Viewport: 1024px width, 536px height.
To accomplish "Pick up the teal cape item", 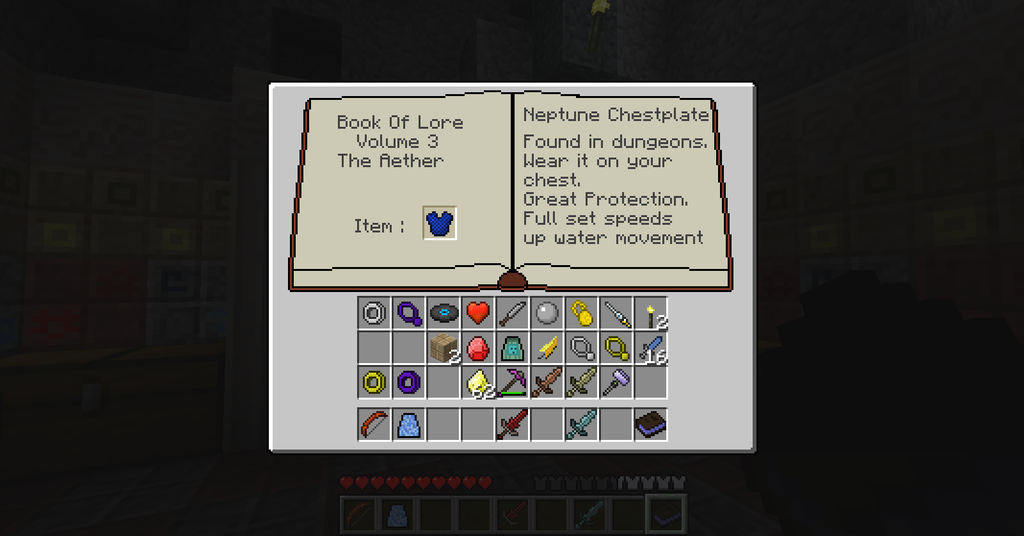I will (512, 347).
